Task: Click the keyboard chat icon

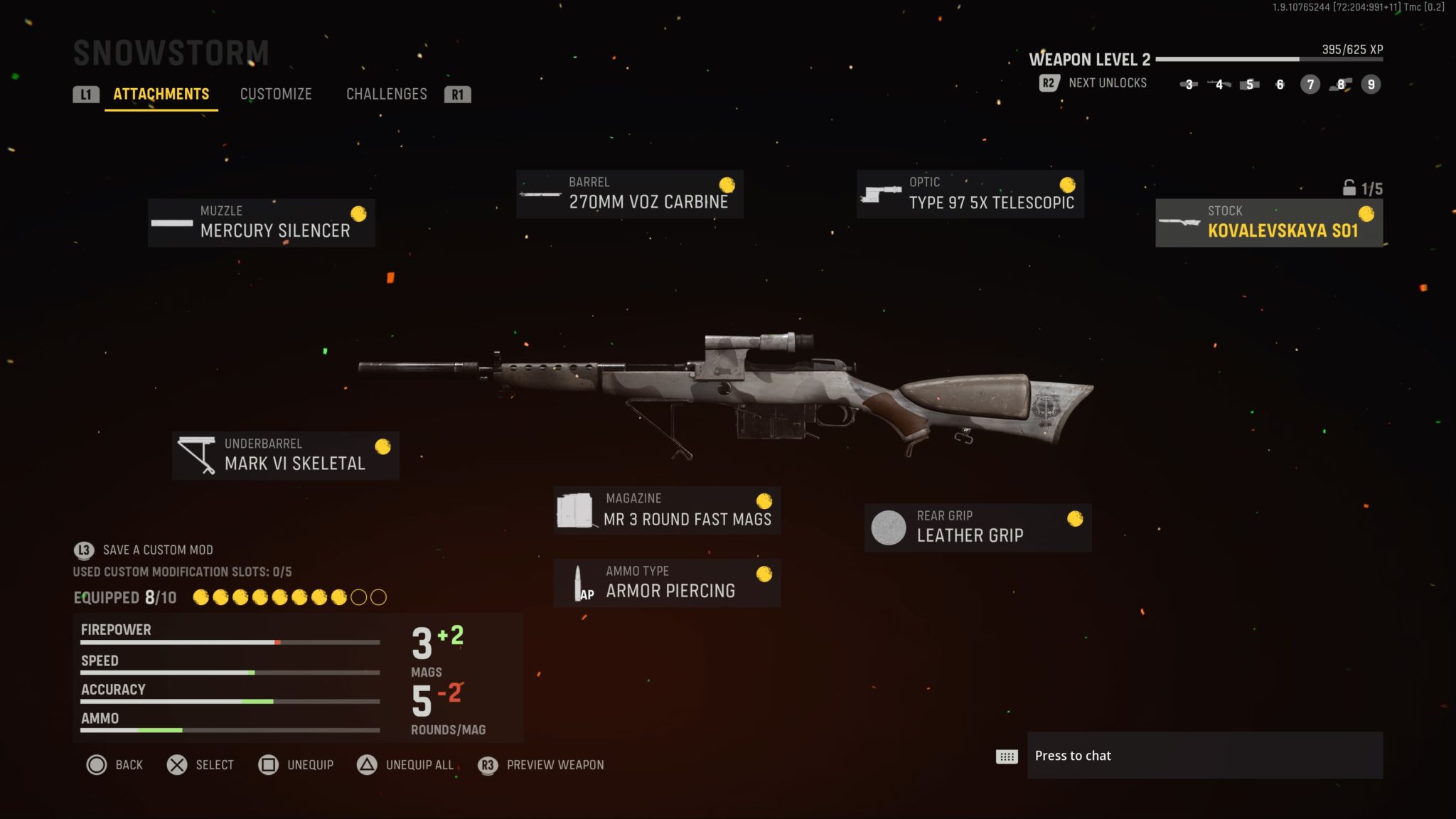Action: (1006, 756)
